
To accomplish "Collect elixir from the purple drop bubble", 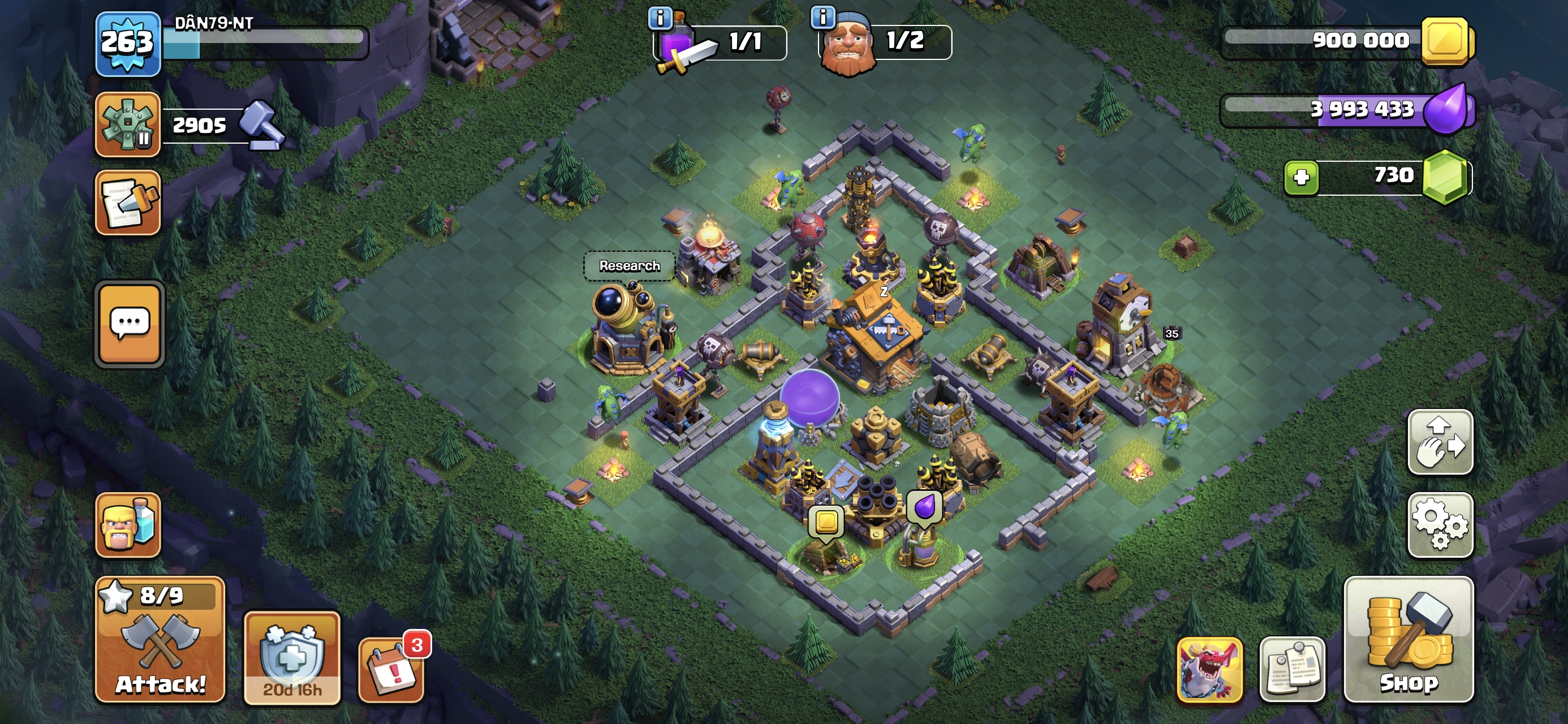I will (924, 507).
